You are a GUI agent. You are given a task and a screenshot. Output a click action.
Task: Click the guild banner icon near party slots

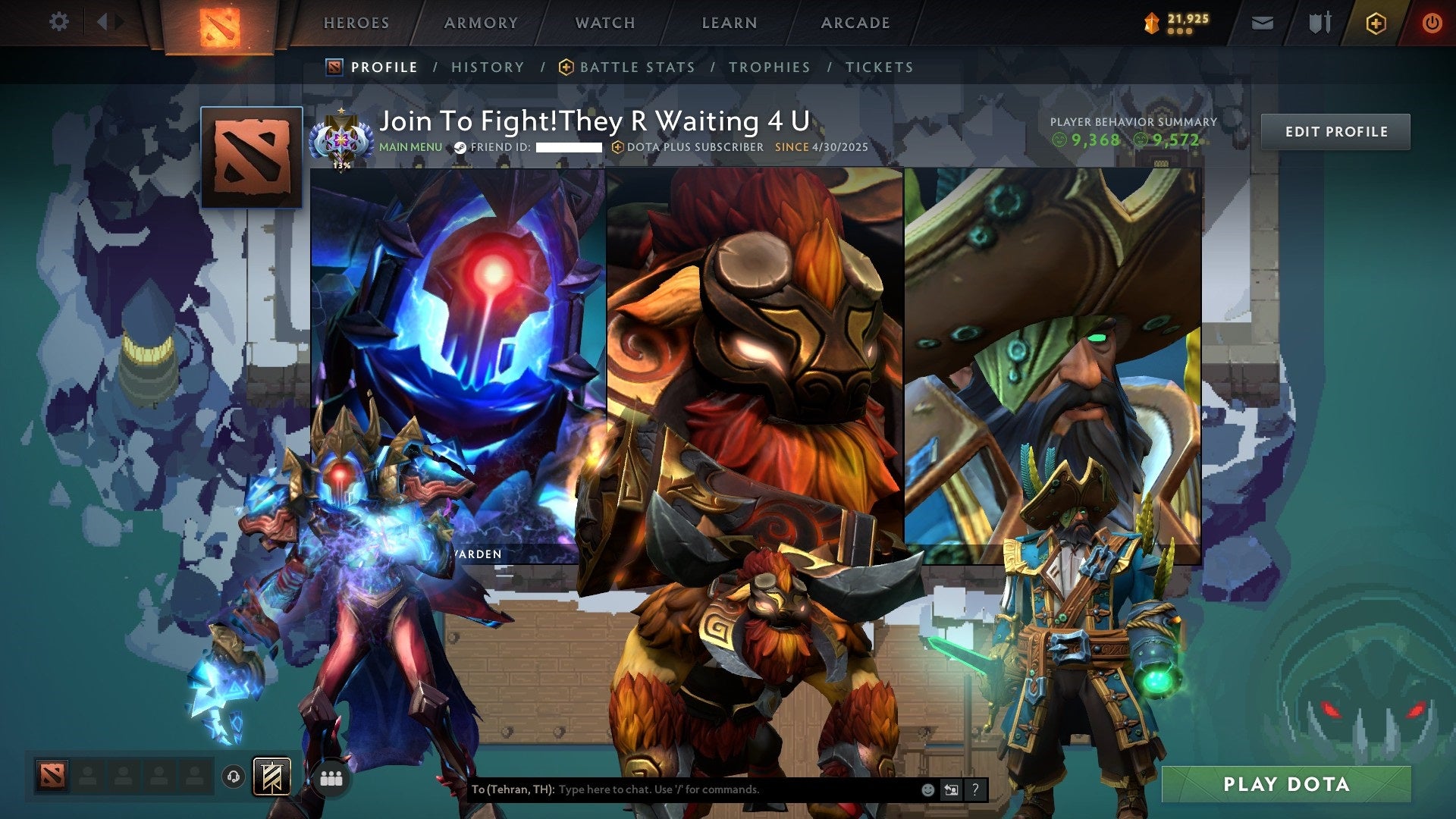click(273, 777)
